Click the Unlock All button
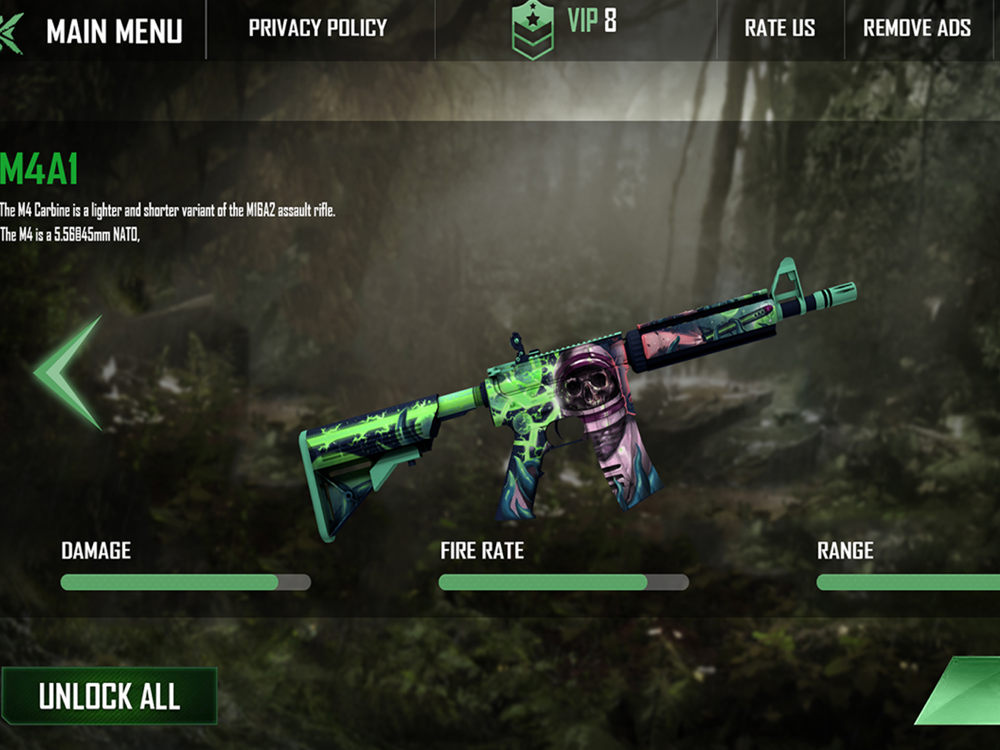The width and height of the screenshot is (1000, 750). 109,696
